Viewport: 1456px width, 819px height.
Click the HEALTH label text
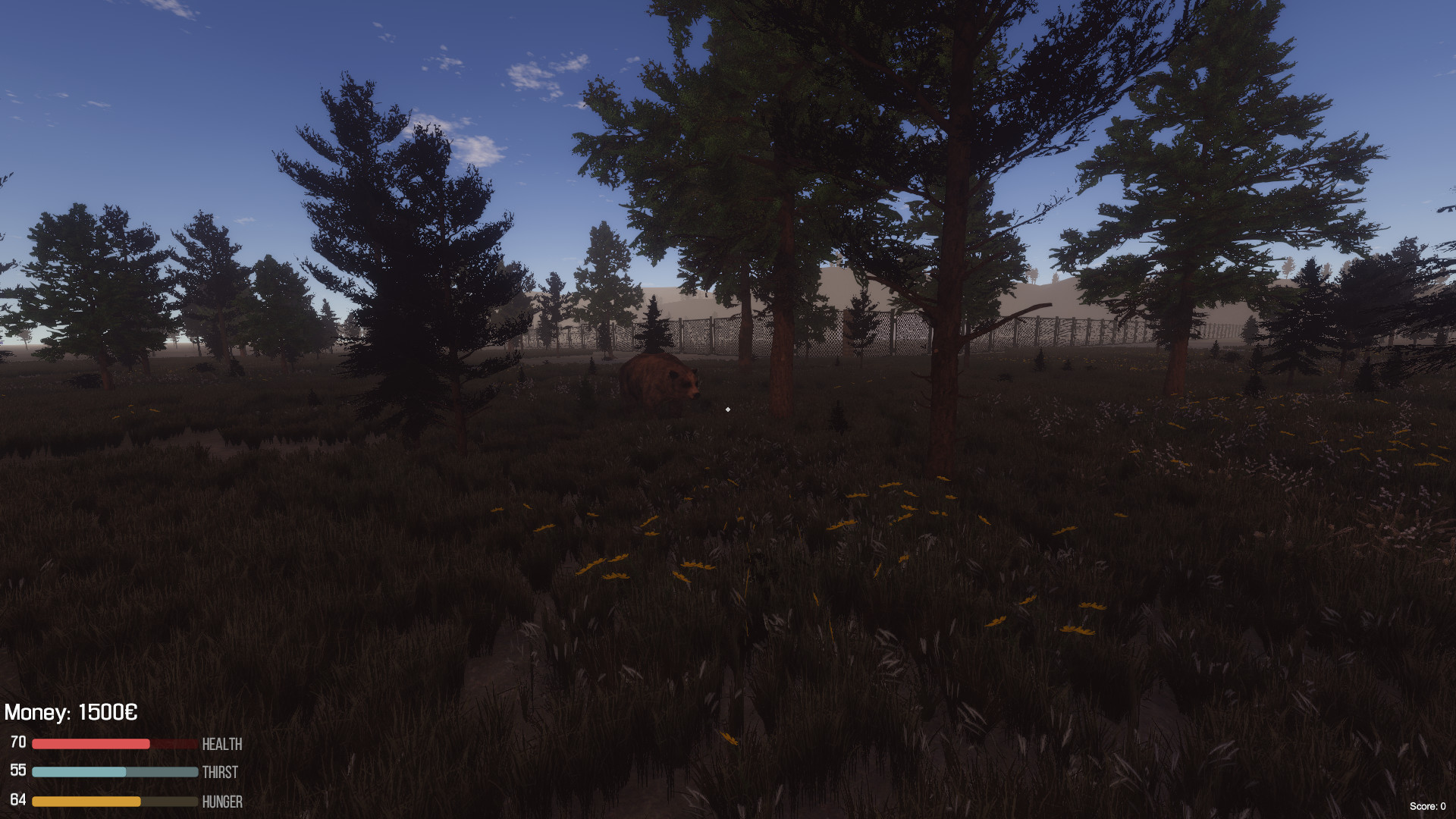pyautogui.click(x=221, y=744)
